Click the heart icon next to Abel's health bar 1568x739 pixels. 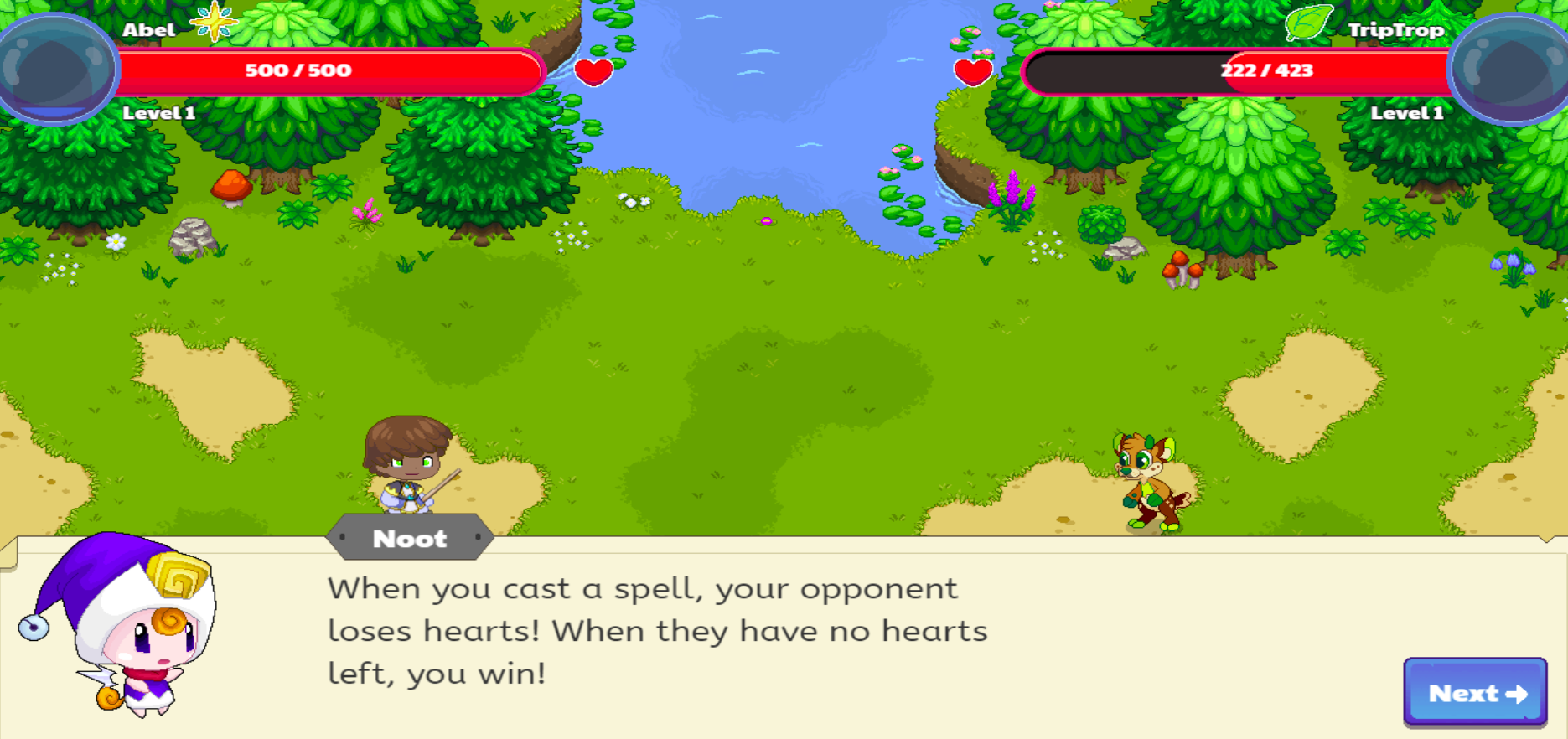pyautogui.click(x=594, y=71)
